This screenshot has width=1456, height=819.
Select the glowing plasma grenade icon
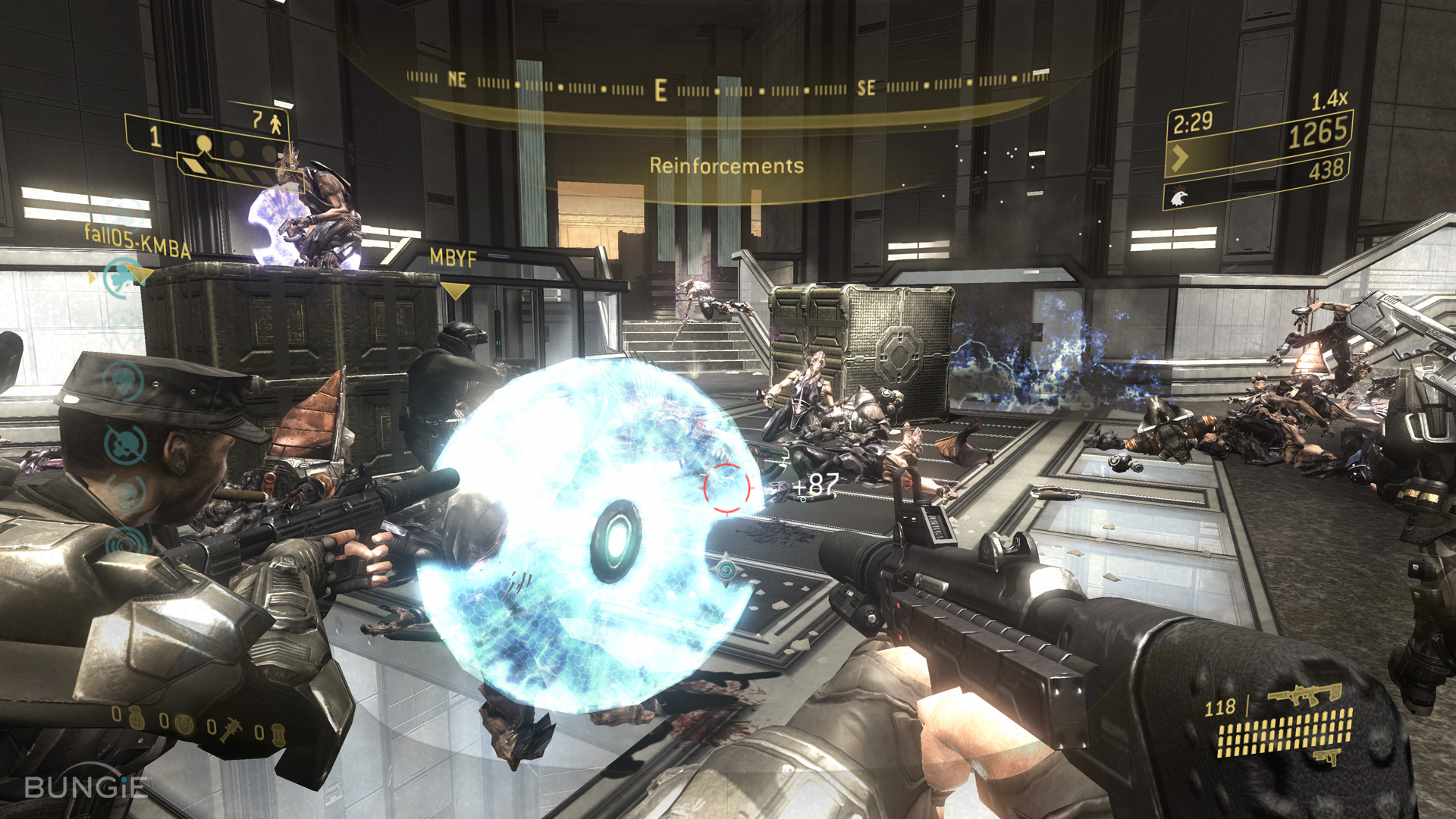tap(184, 724)
